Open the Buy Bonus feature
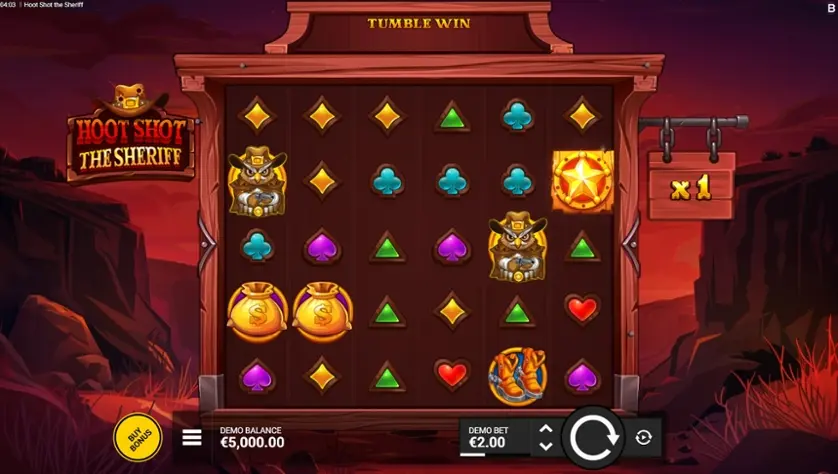Image resolution: width=838 pixels, height=474 pixels. (x=137, y=437)
